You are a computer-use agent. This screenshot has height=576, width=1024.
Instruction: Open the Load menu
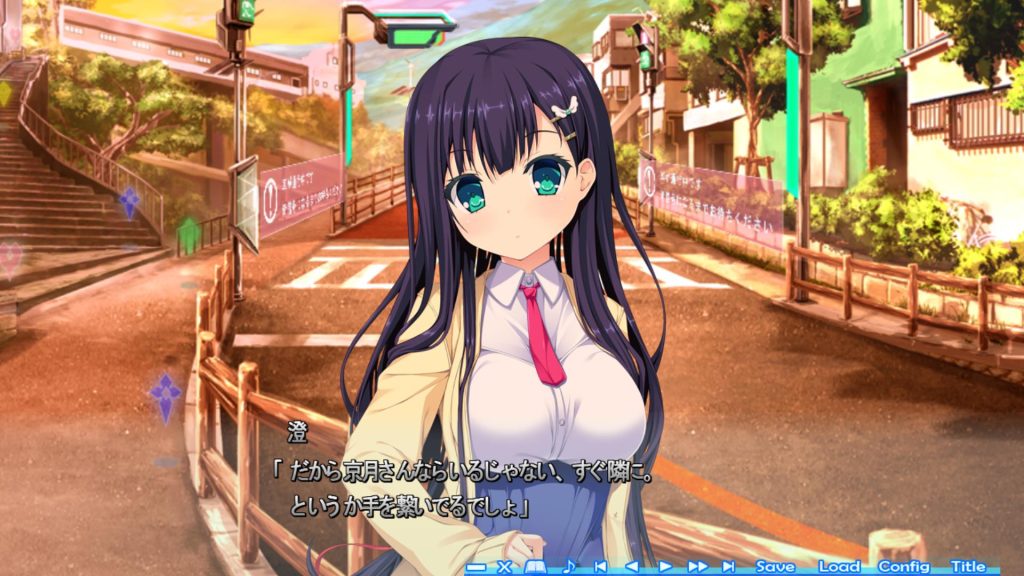839,566
